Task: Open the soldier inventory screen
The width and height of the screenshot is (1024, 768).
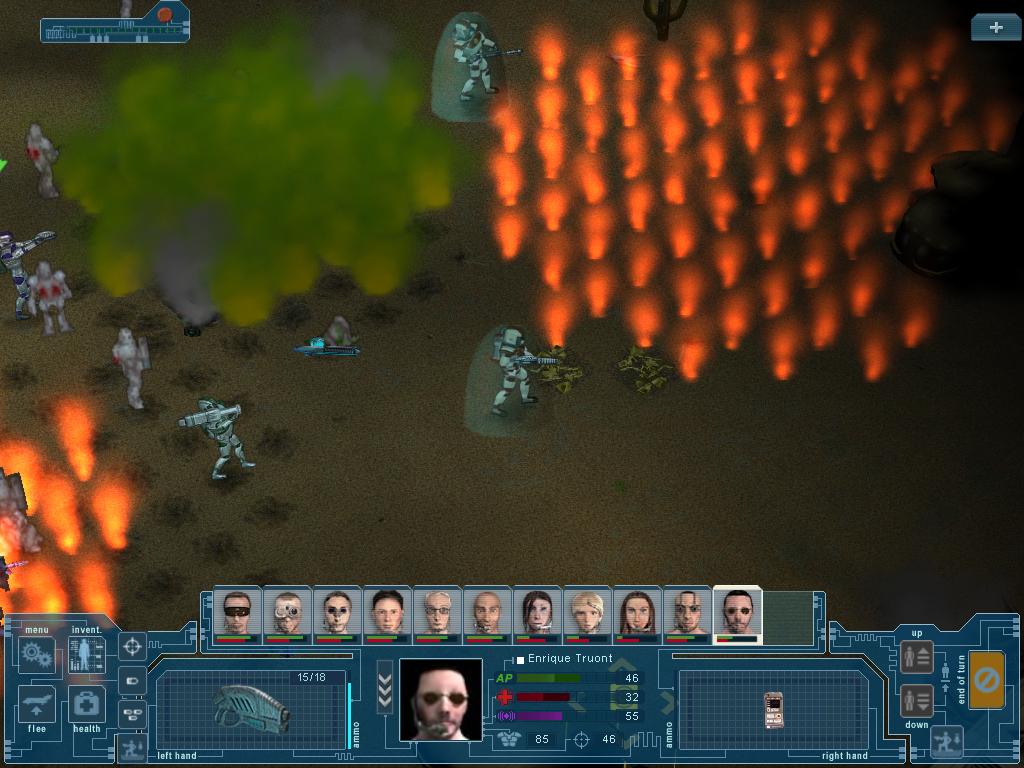Action: click(87, 655)
